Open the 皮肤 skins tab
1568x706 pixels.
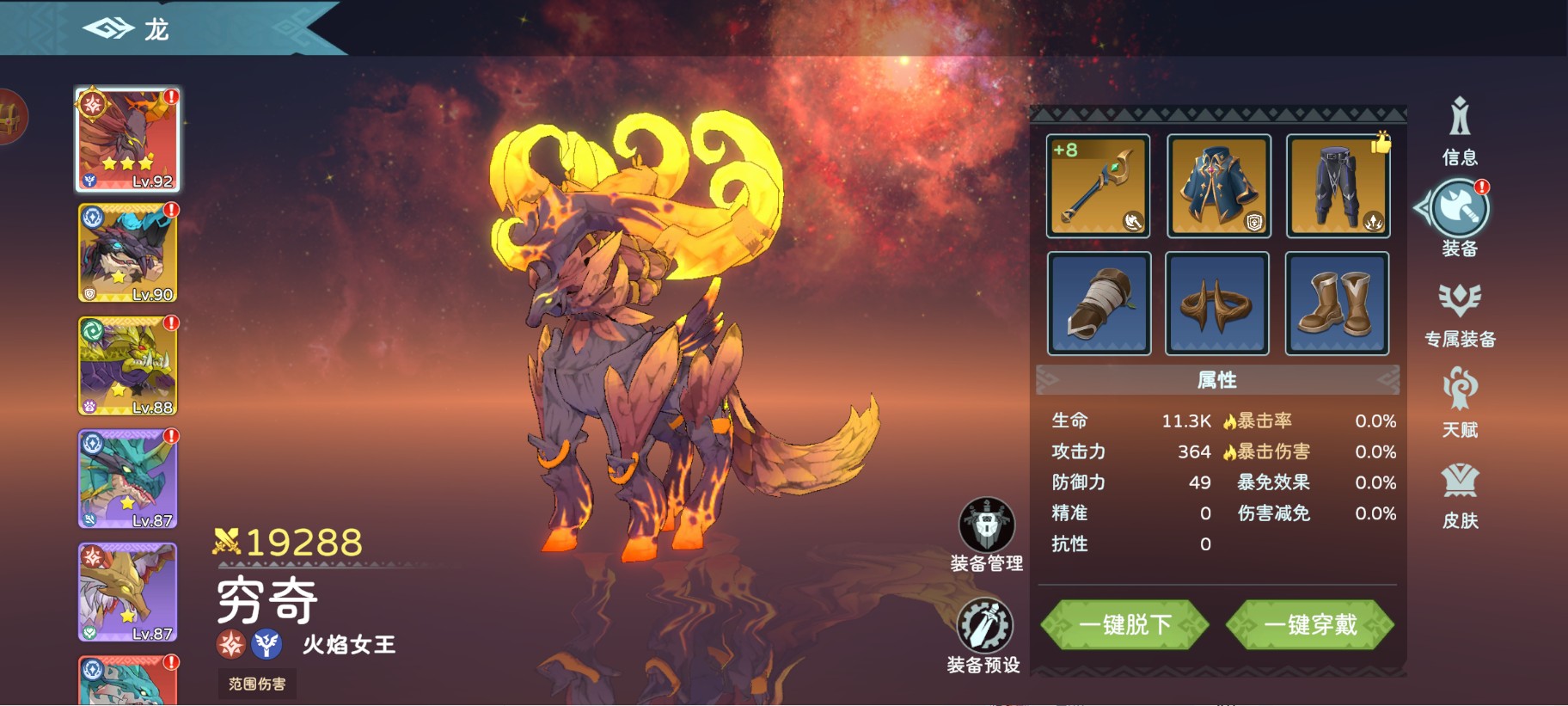[1460, 499]
